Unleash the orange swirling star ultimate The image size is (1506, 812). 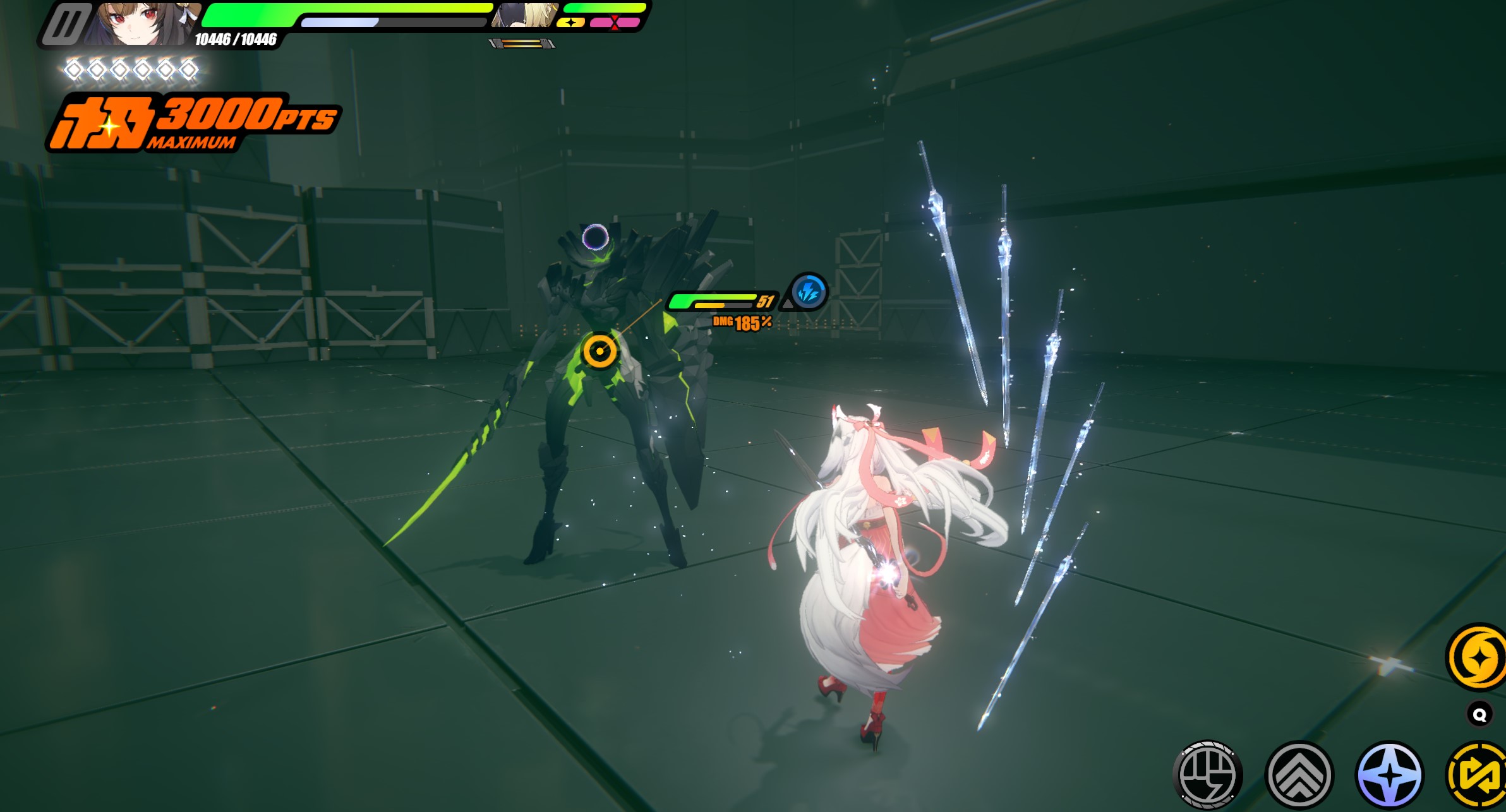(1477, 658)
